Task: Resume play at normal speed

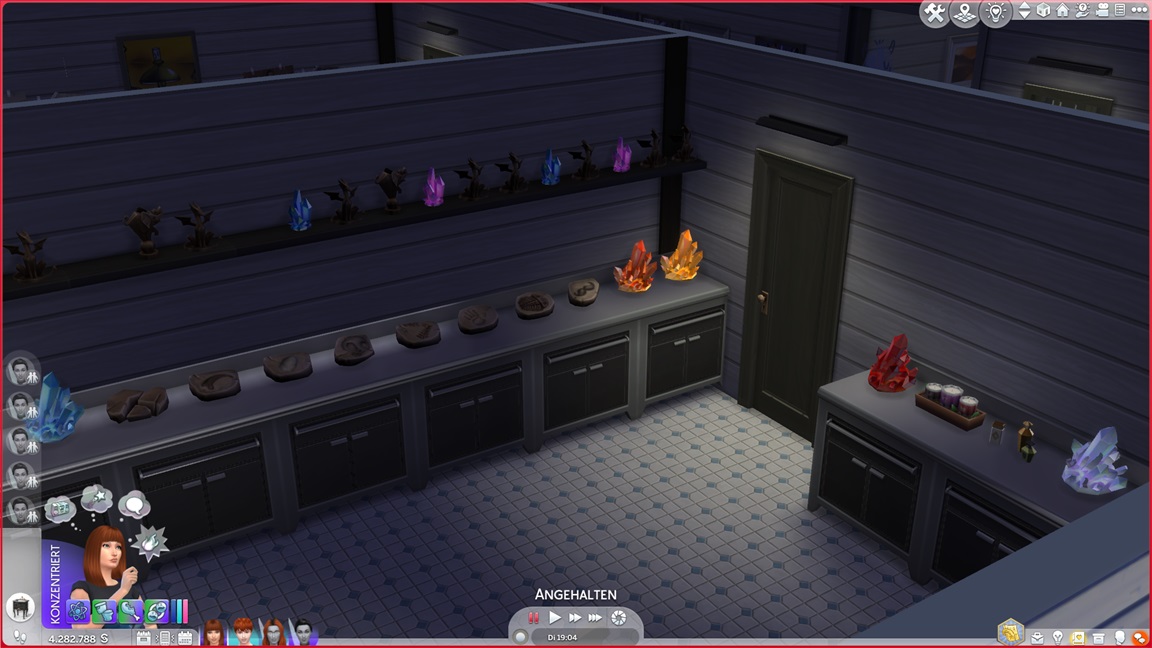Action: tap(555, 618)
